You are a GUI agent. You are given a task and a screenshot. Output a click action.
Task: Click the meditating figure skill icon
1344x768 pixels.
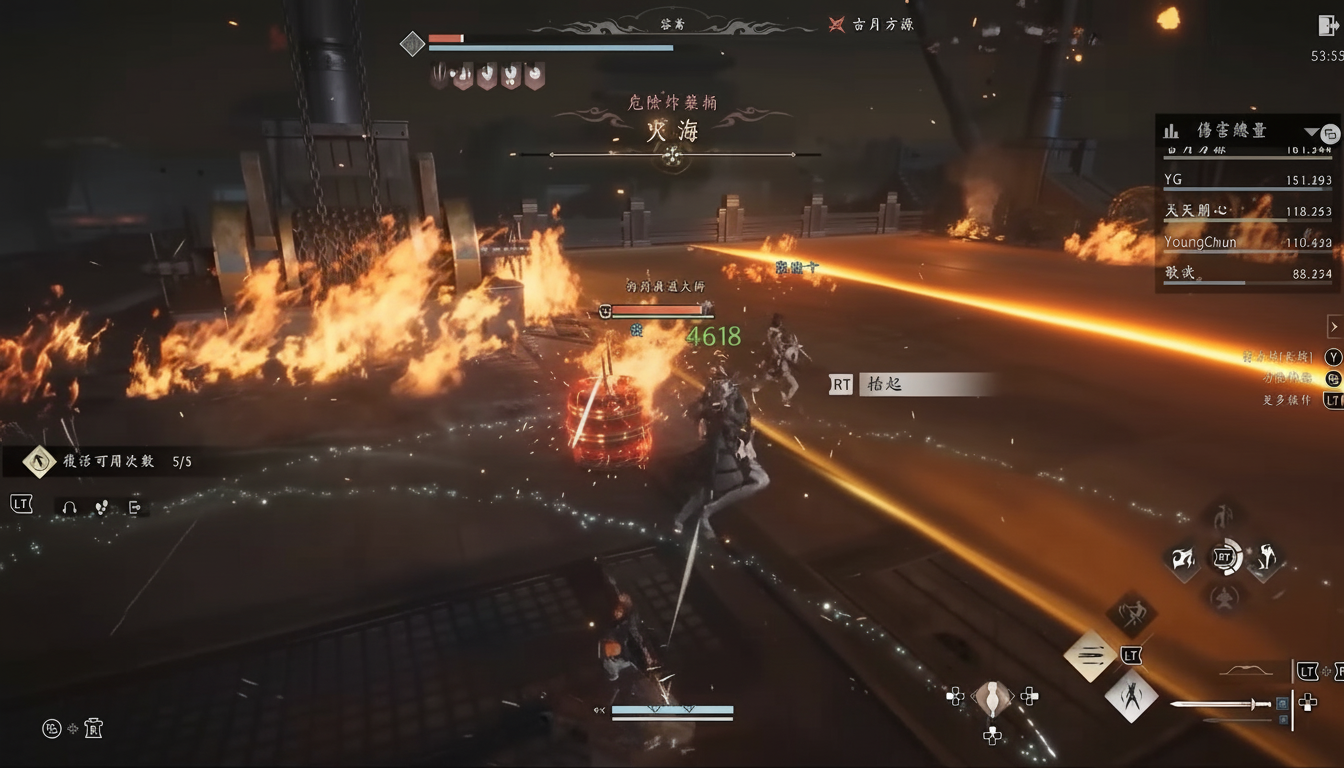pos(1224,598)
